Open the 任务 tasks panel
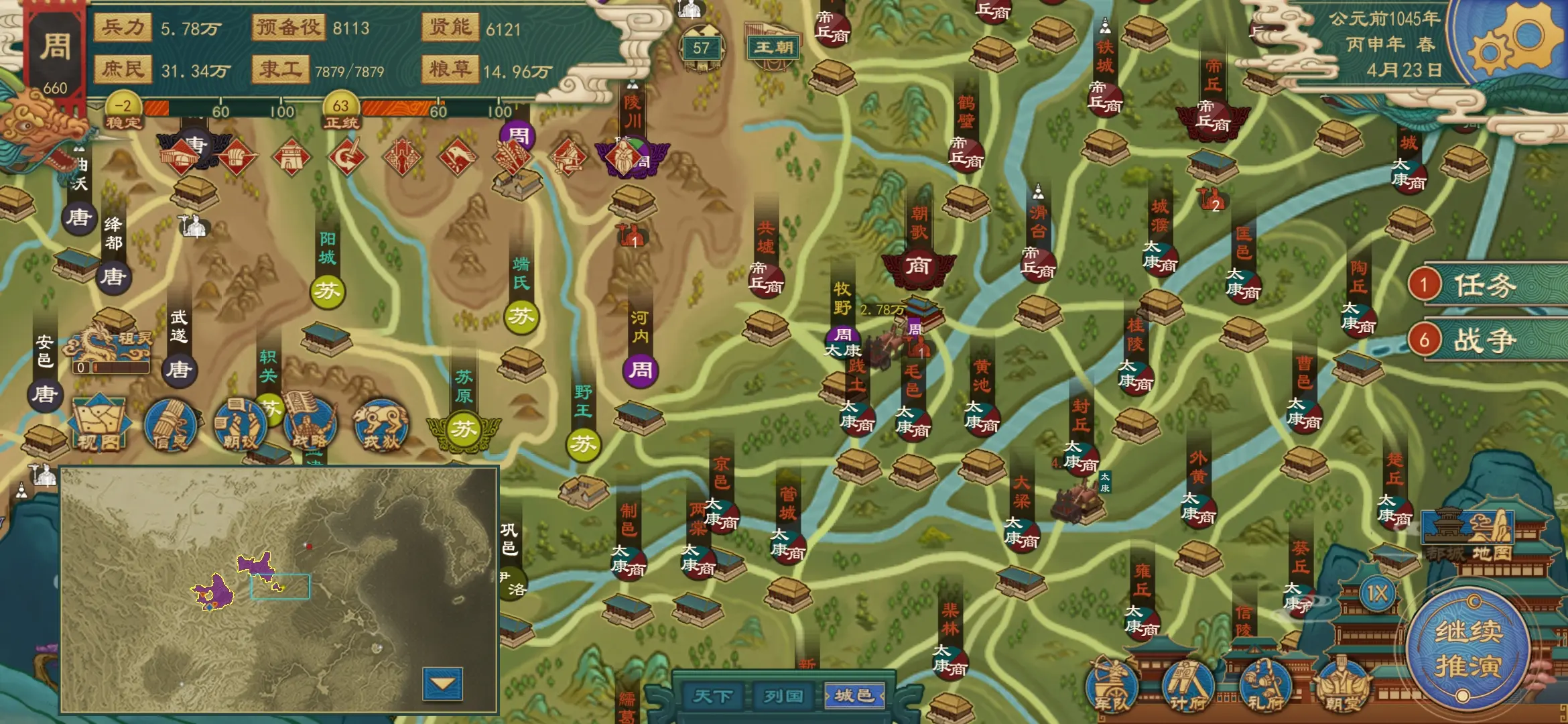 [1484, 285]
